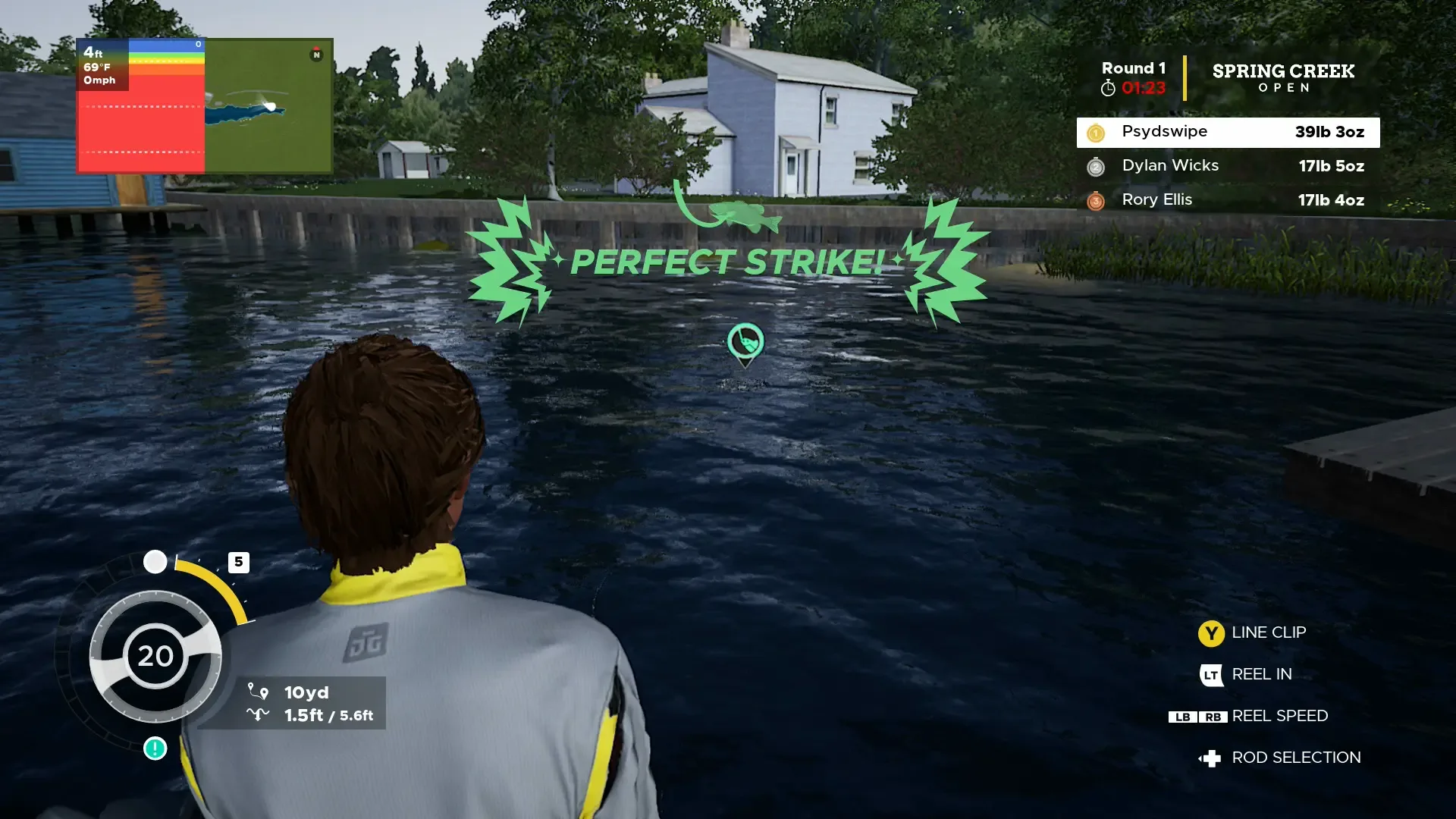This screenshot has height=819, width=1456.
Task: Click the exclamation alert bubble under the reel dial
Action: [154, 749]
